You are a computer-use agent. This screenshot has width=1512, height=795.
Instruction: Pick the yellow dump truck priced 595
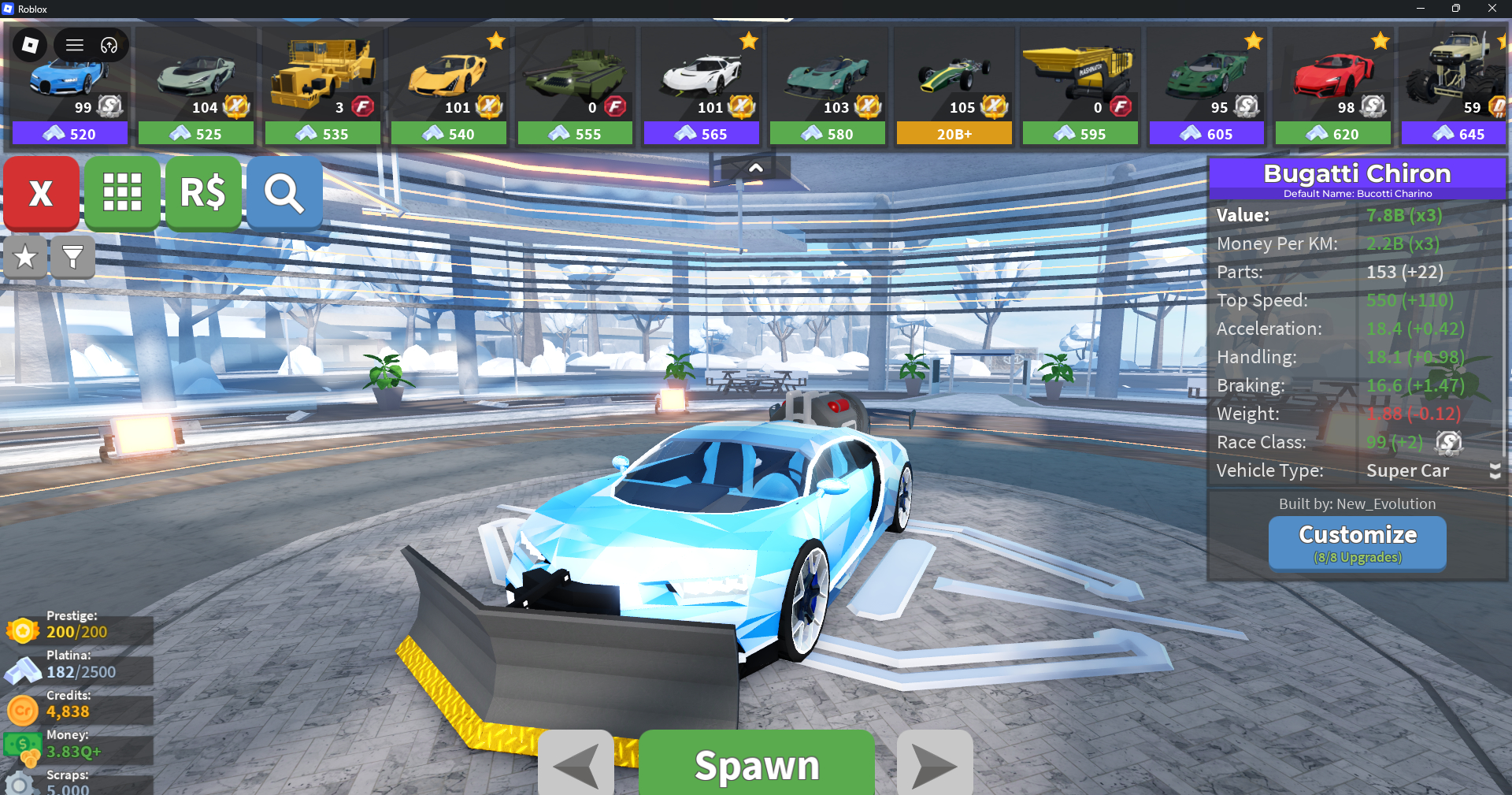click(1080, 87)
